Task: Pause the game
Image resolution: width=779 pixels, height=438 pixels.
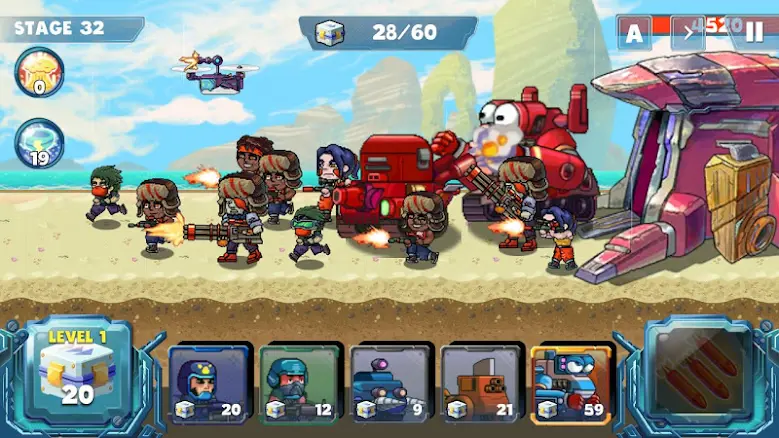Action: [754, 33]
